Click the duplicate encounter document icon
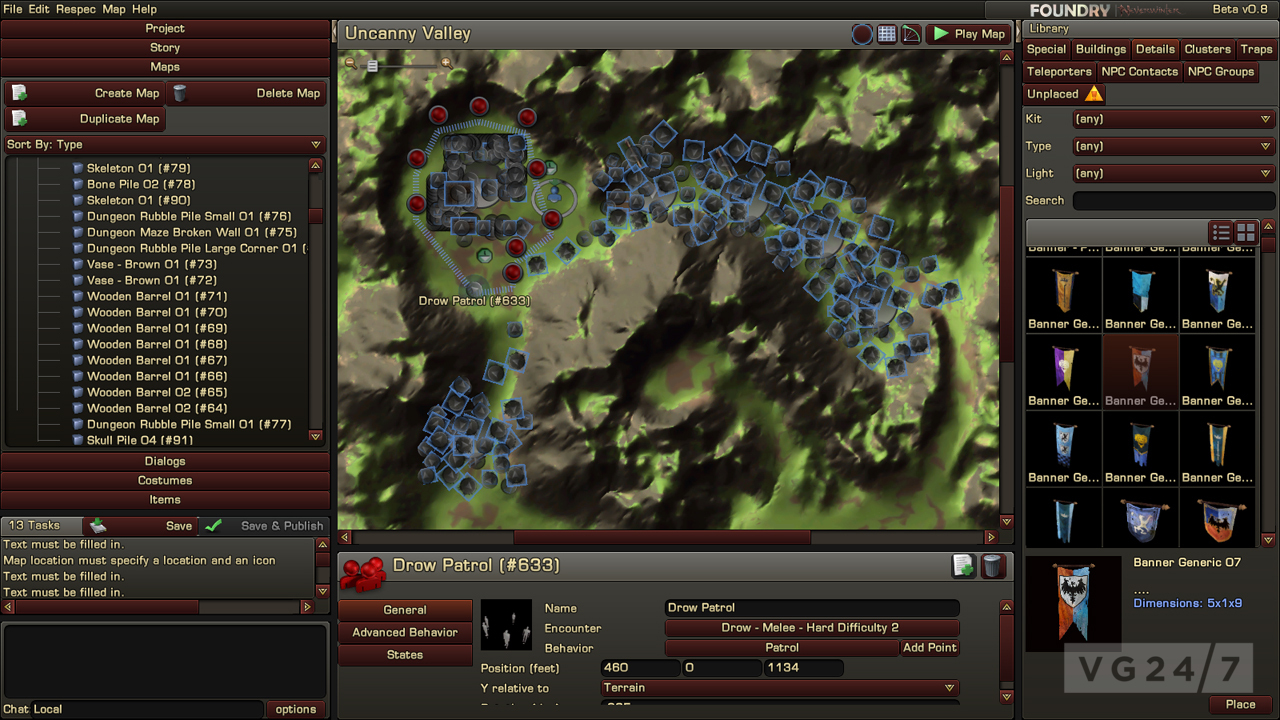The height and width of the screenshot is (720, 1280). [x=963, y=565]
